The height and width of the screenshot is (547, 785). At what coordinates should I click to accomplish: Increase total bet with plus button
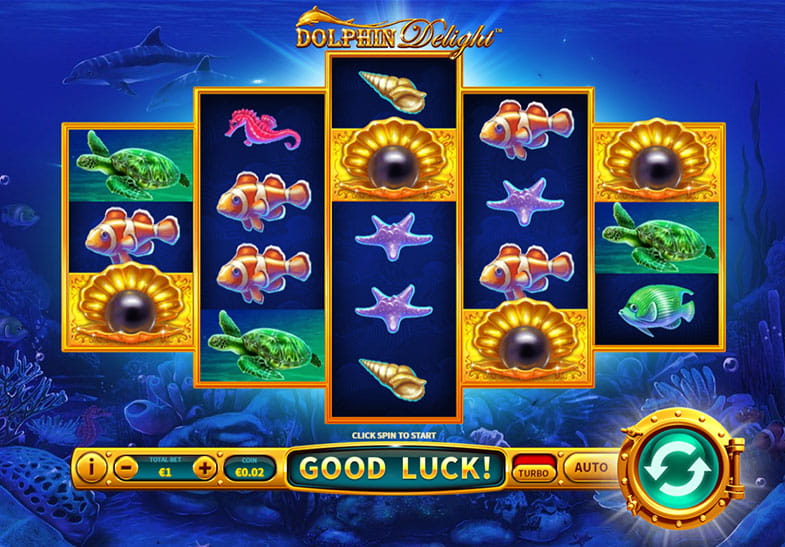pyautogui.click(x=203, y=467)
